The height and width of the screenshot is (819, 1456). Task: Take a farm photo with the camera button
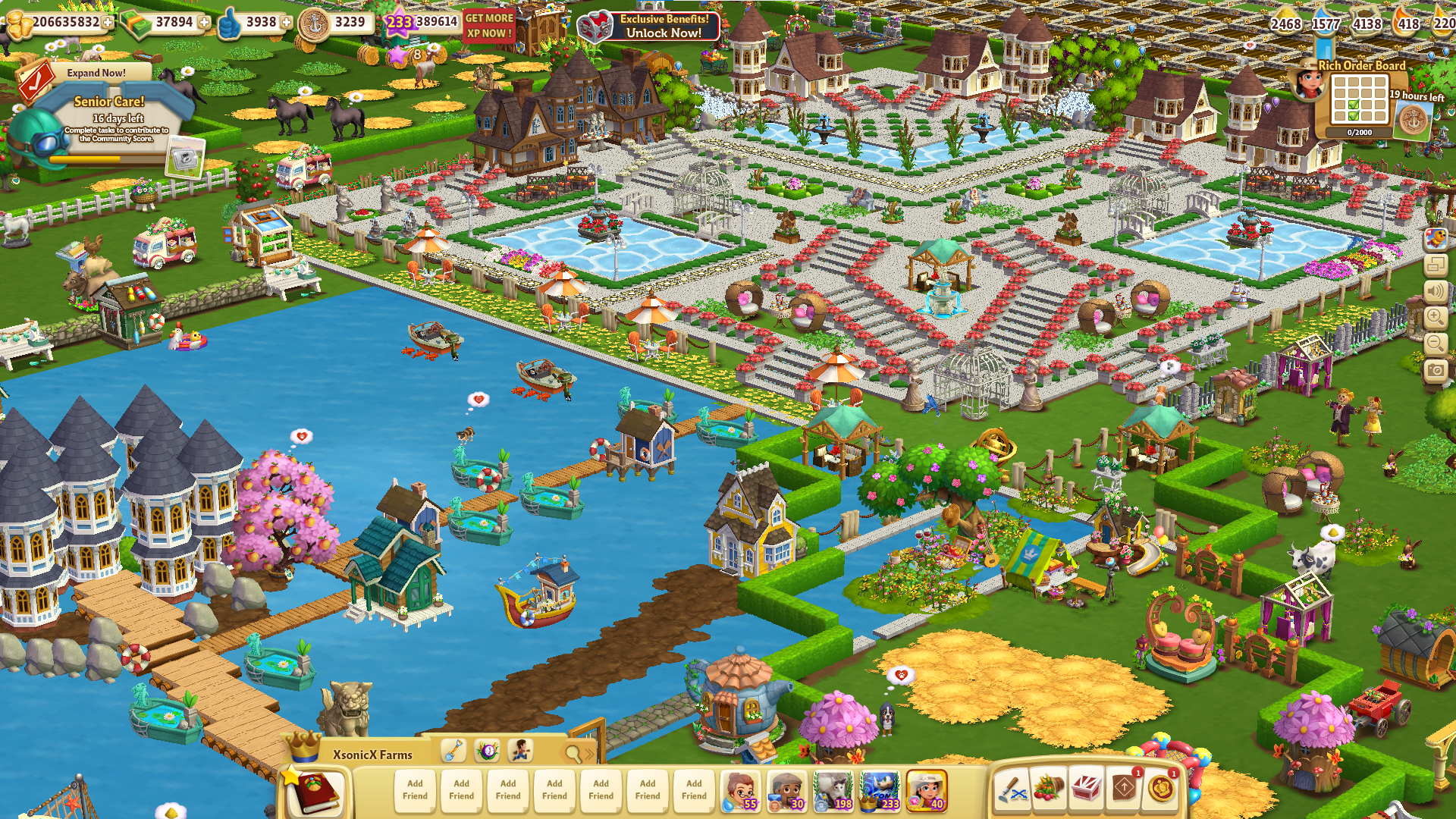click(1436, 371)
